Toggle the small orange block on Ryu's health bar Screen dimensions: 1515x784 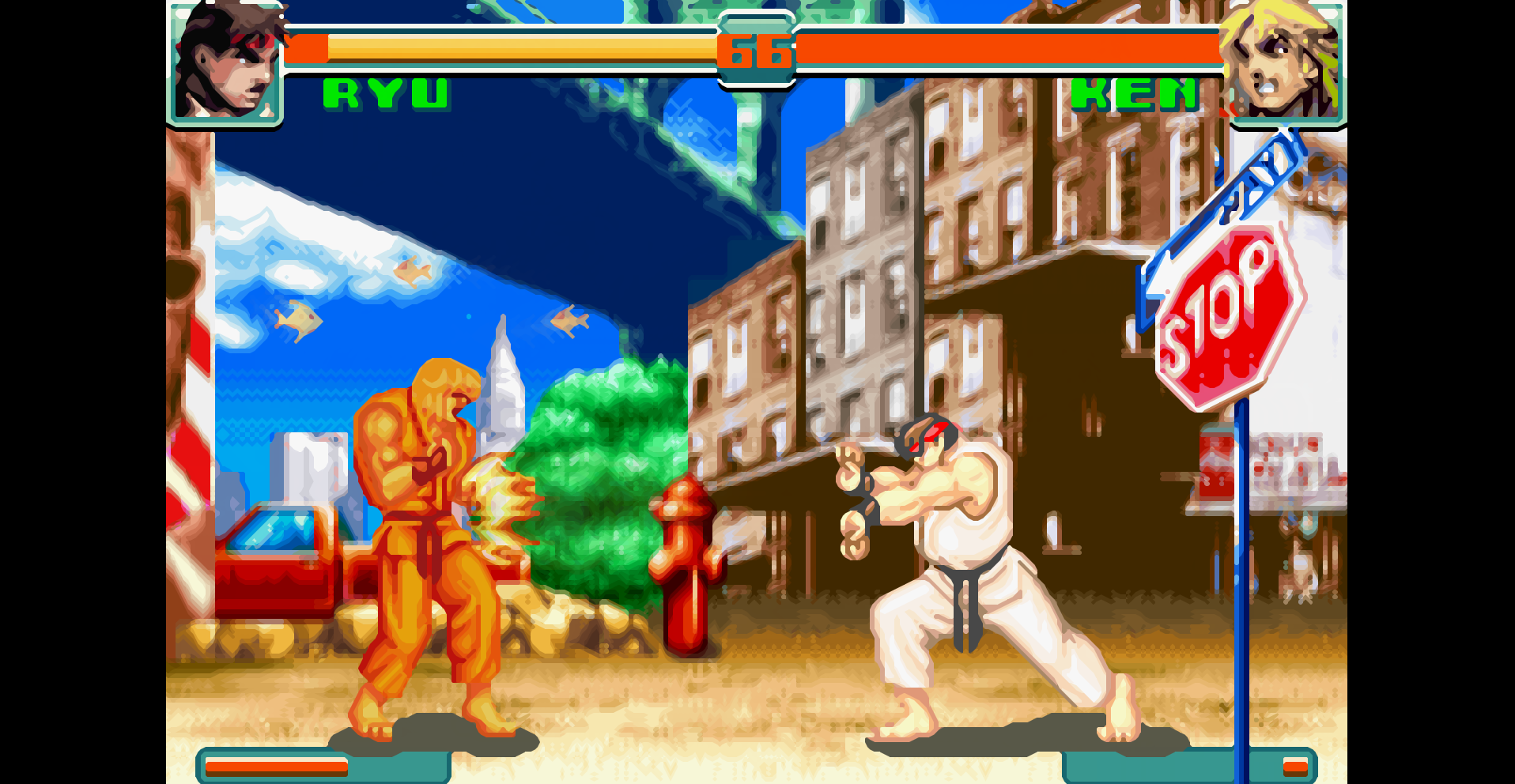(308, 49)
